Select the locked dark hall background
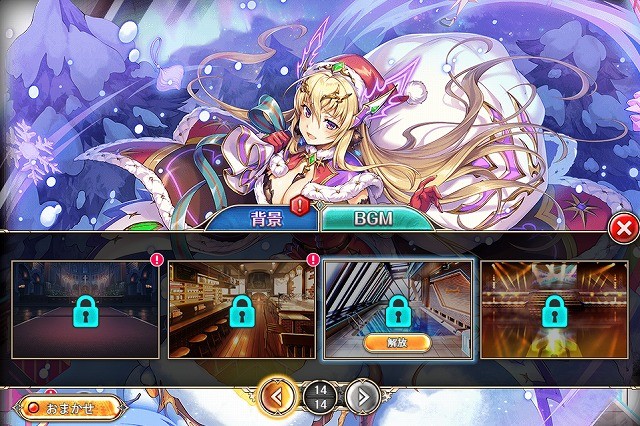640x426 pixels. (84, 309)
